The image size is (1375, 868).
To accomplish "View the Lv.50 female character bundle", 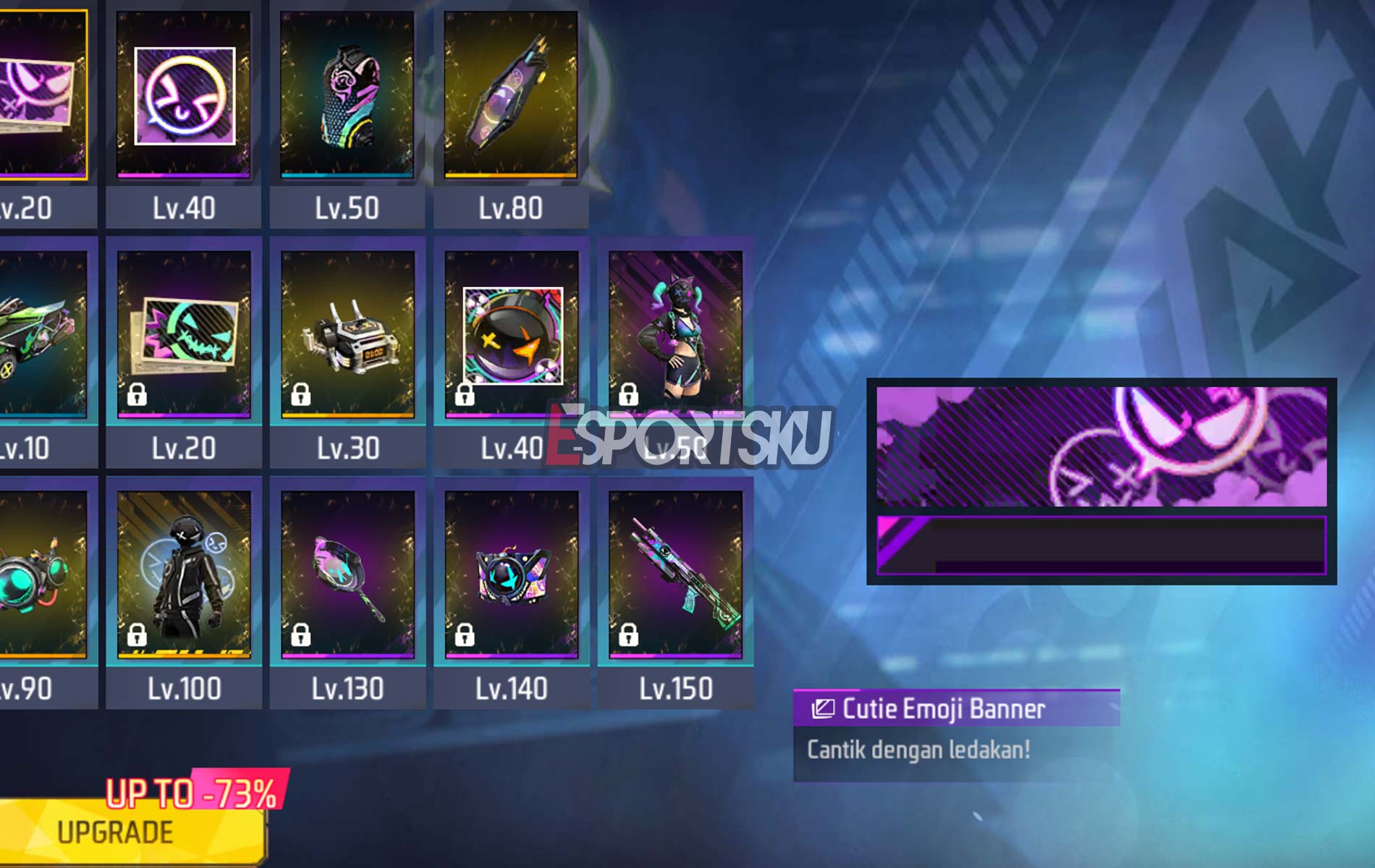I will 675,334.
